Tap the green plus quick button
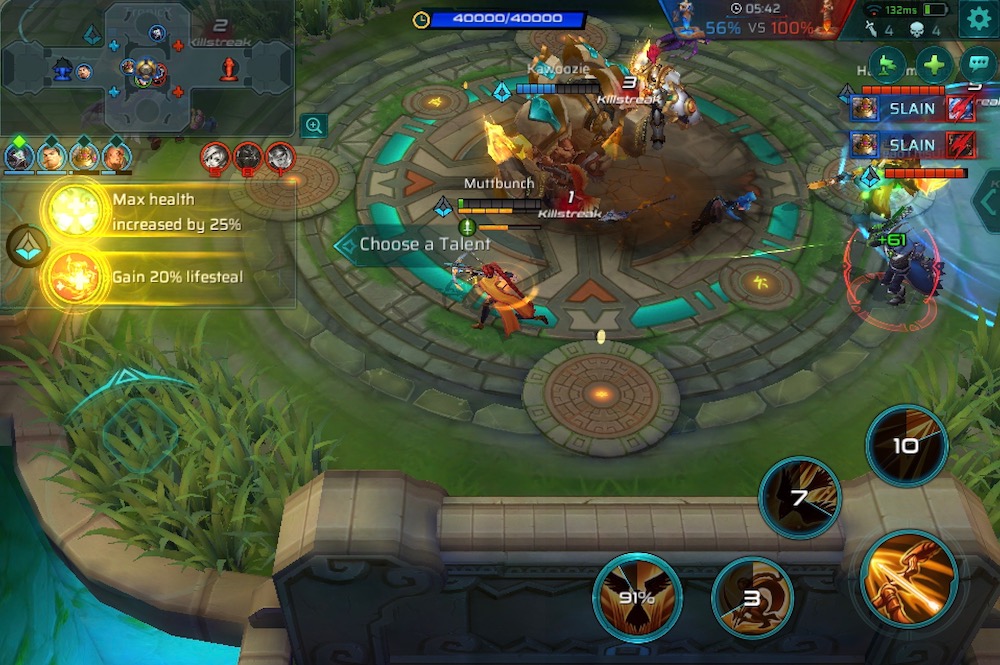This screenshot has width=1000, height=665. (x=934, y=65)
